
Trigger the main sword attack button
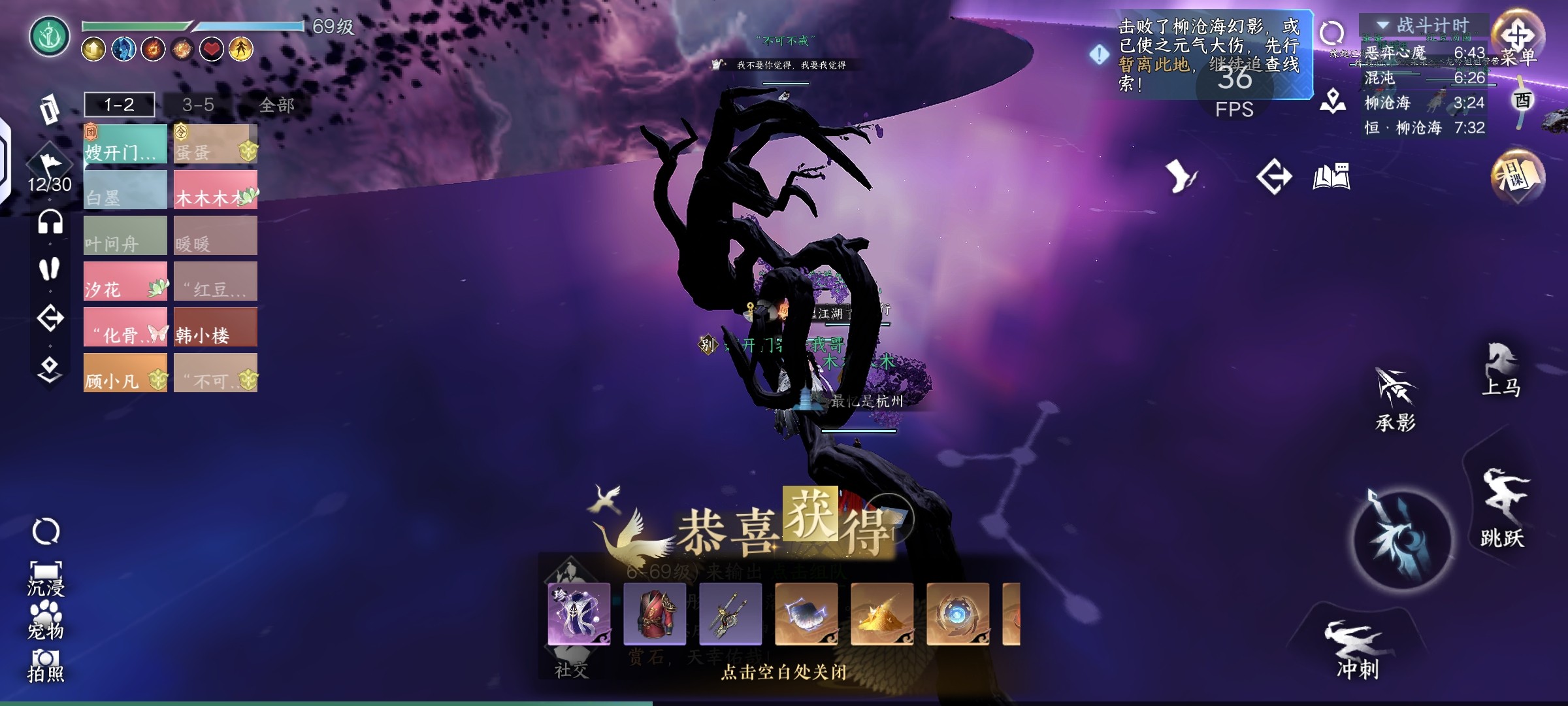click(1403, 539)
